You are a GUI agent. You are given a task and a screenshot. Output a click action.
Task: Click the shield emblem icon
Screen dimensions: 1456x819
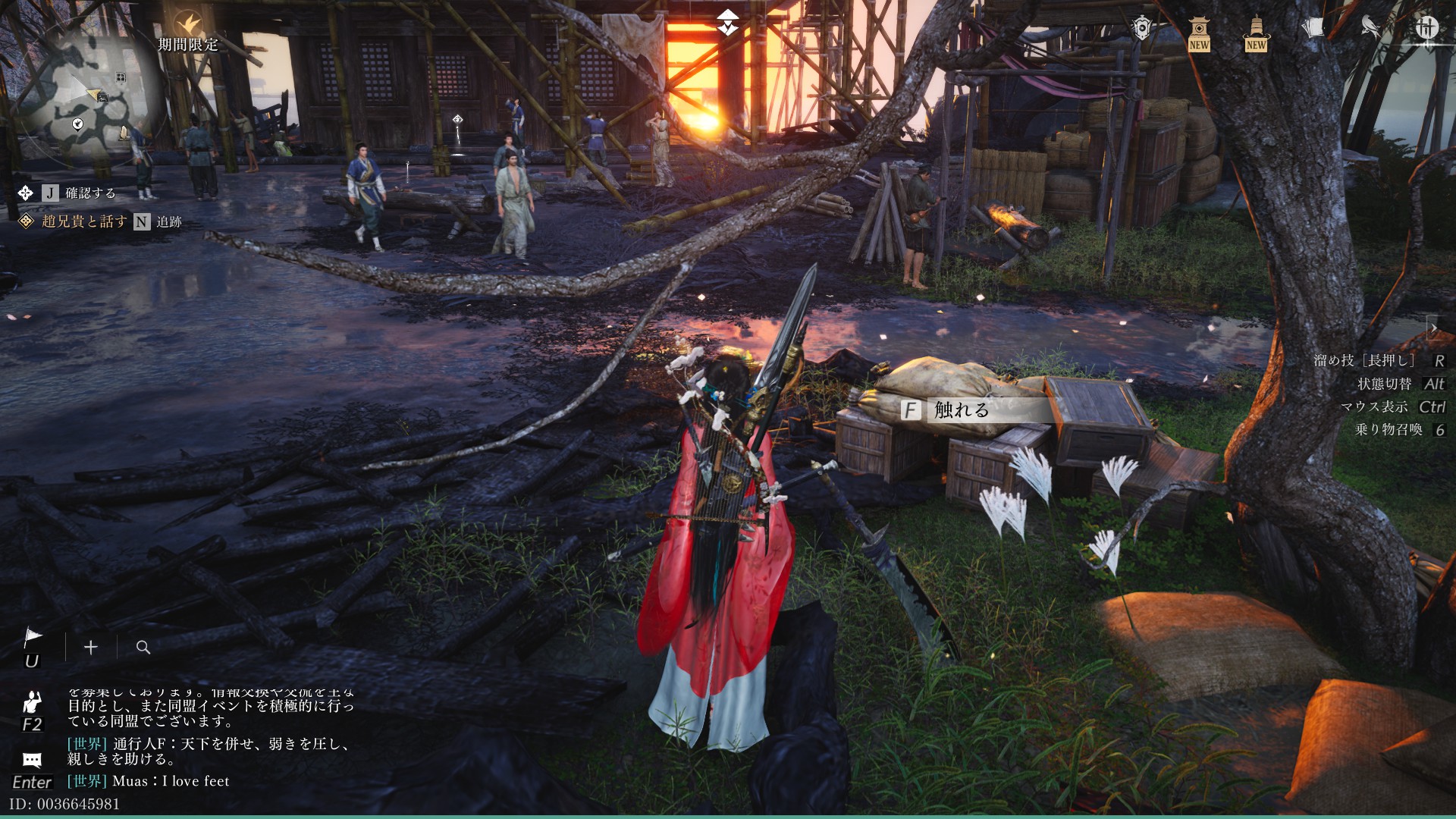[x=1141, y=29]
